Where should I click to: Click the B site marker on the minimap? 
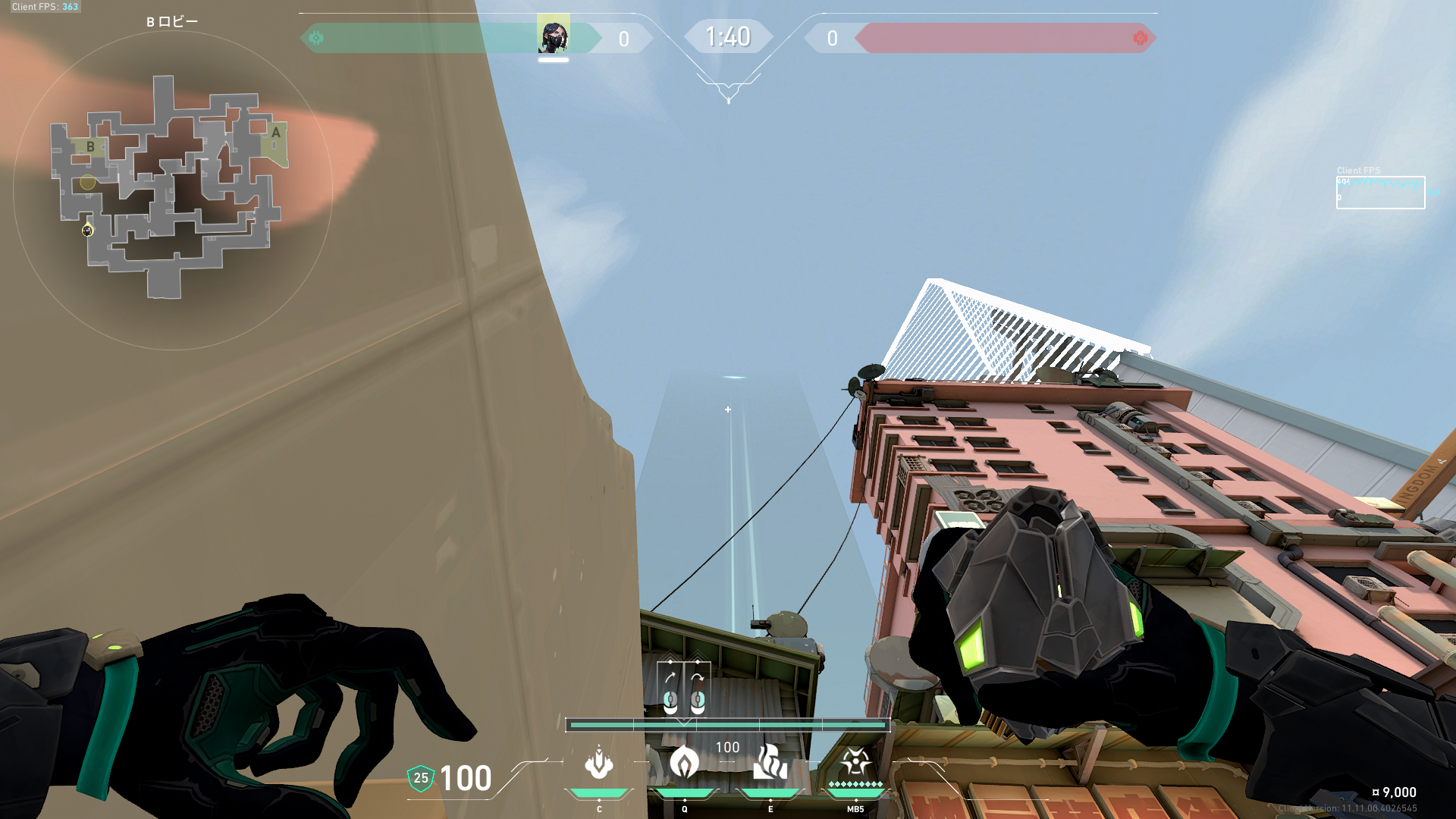[x=90, y=147]
